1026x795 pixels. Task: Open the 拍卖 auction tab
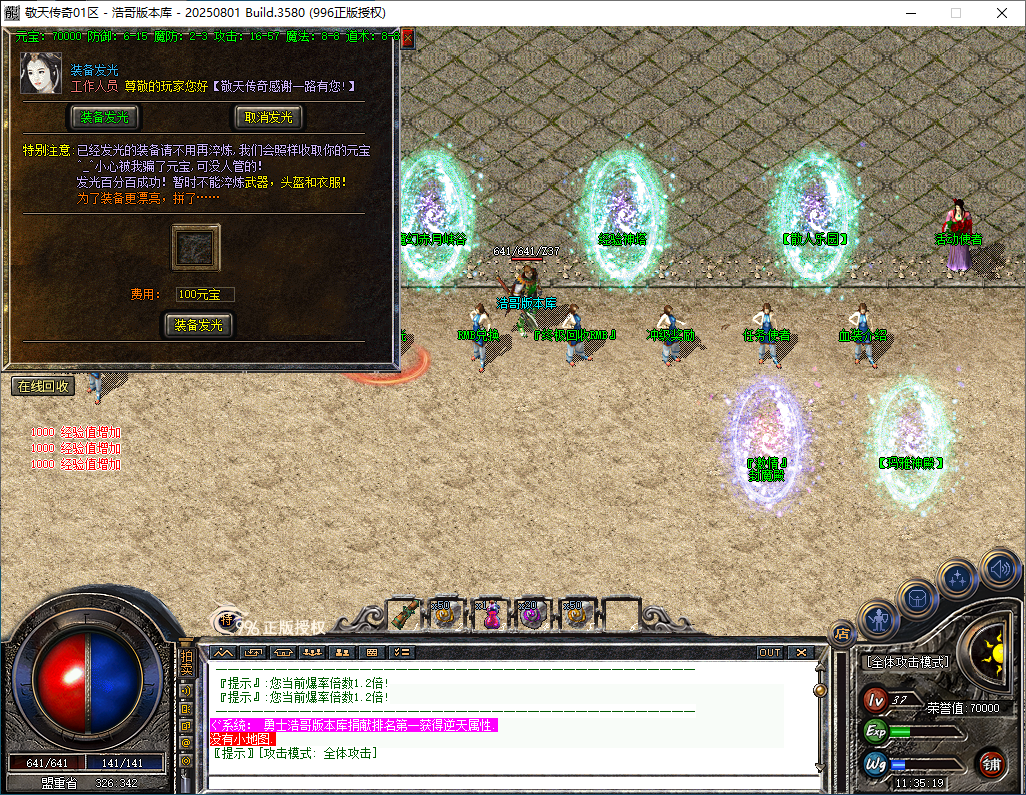click(x=186, y=664)
